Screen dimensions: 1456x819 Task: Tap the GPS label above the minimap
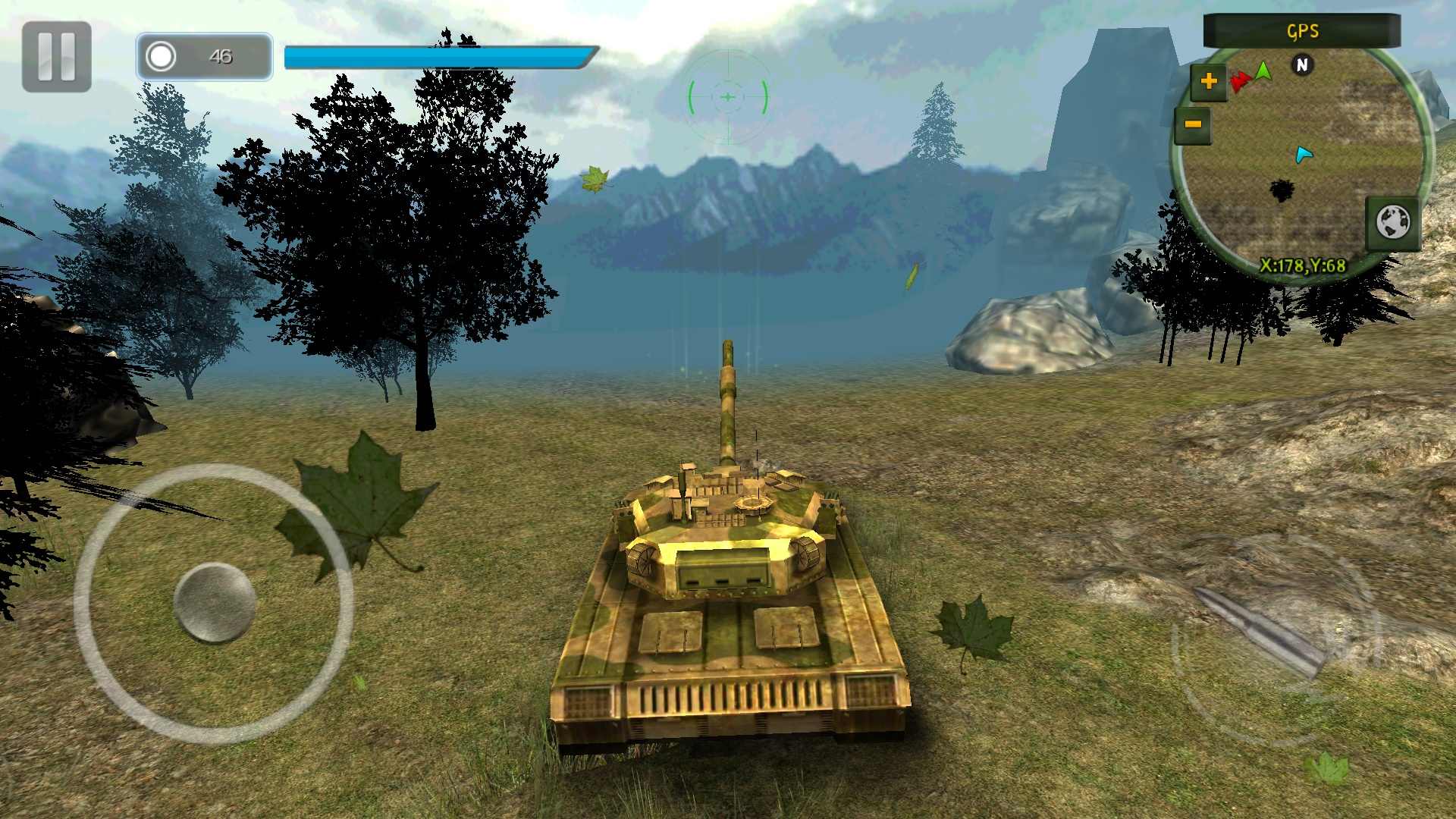[x=1301, y=31]
